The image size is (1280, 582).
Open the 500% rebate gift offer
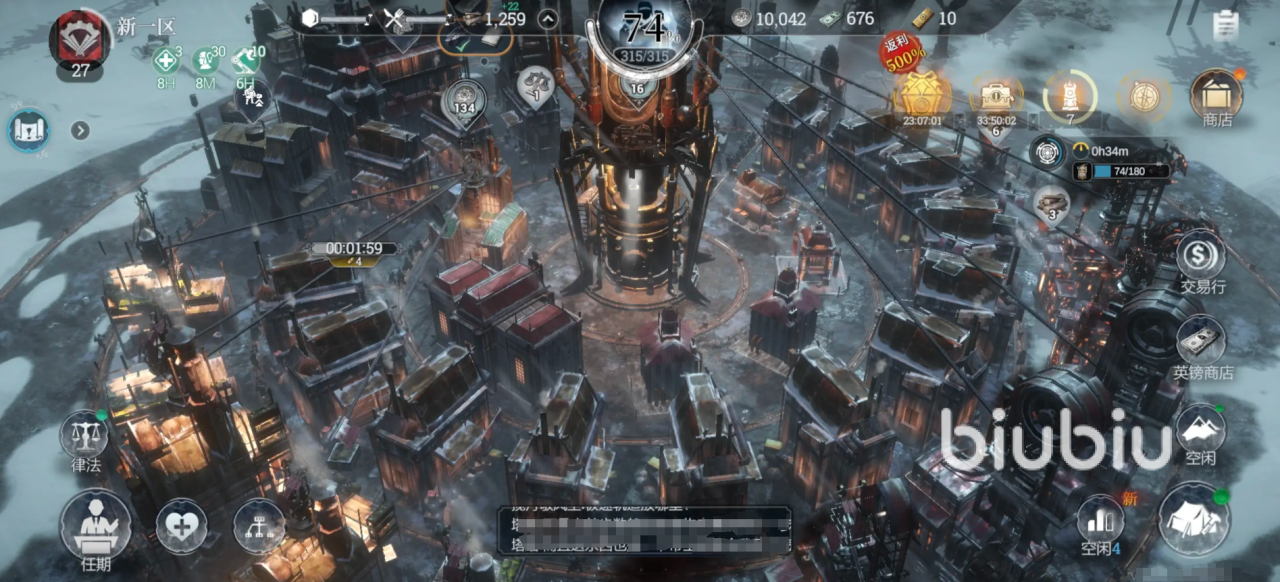(x=921, y=95)
